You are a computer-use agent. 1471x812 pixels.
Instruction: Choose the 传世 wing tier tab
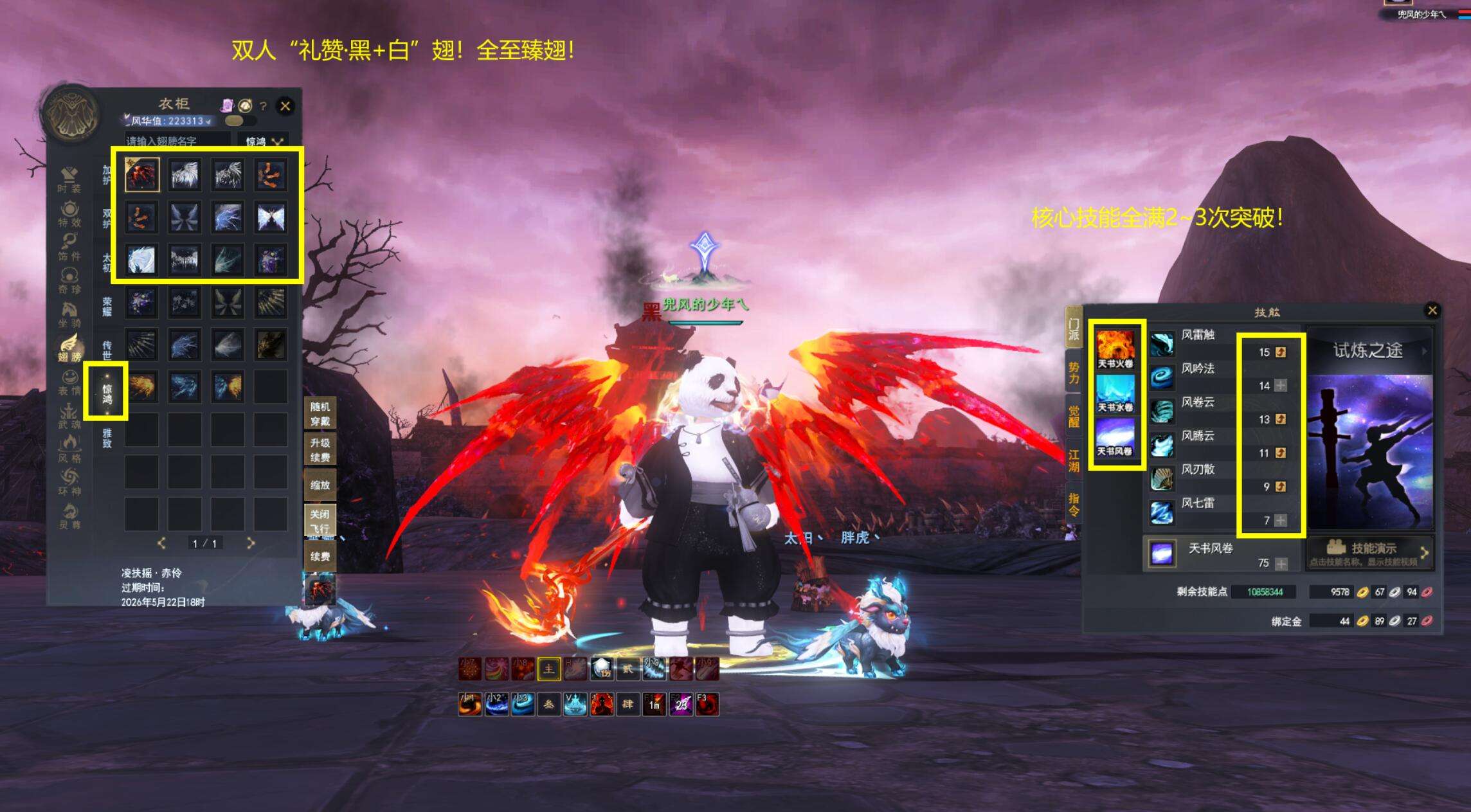click(x=107, y=350)
